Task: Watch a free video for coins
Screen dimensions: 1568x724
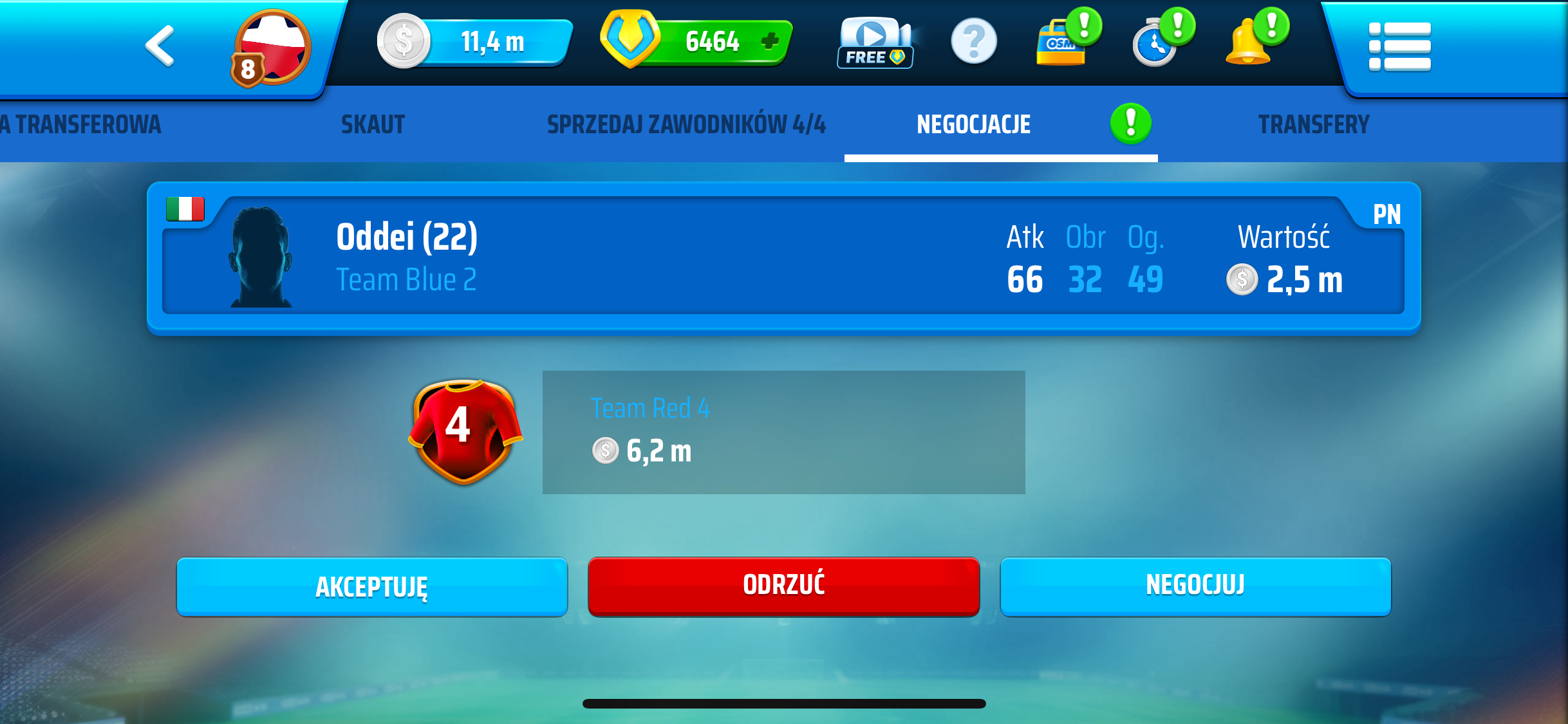Action: tap(875, 44)
